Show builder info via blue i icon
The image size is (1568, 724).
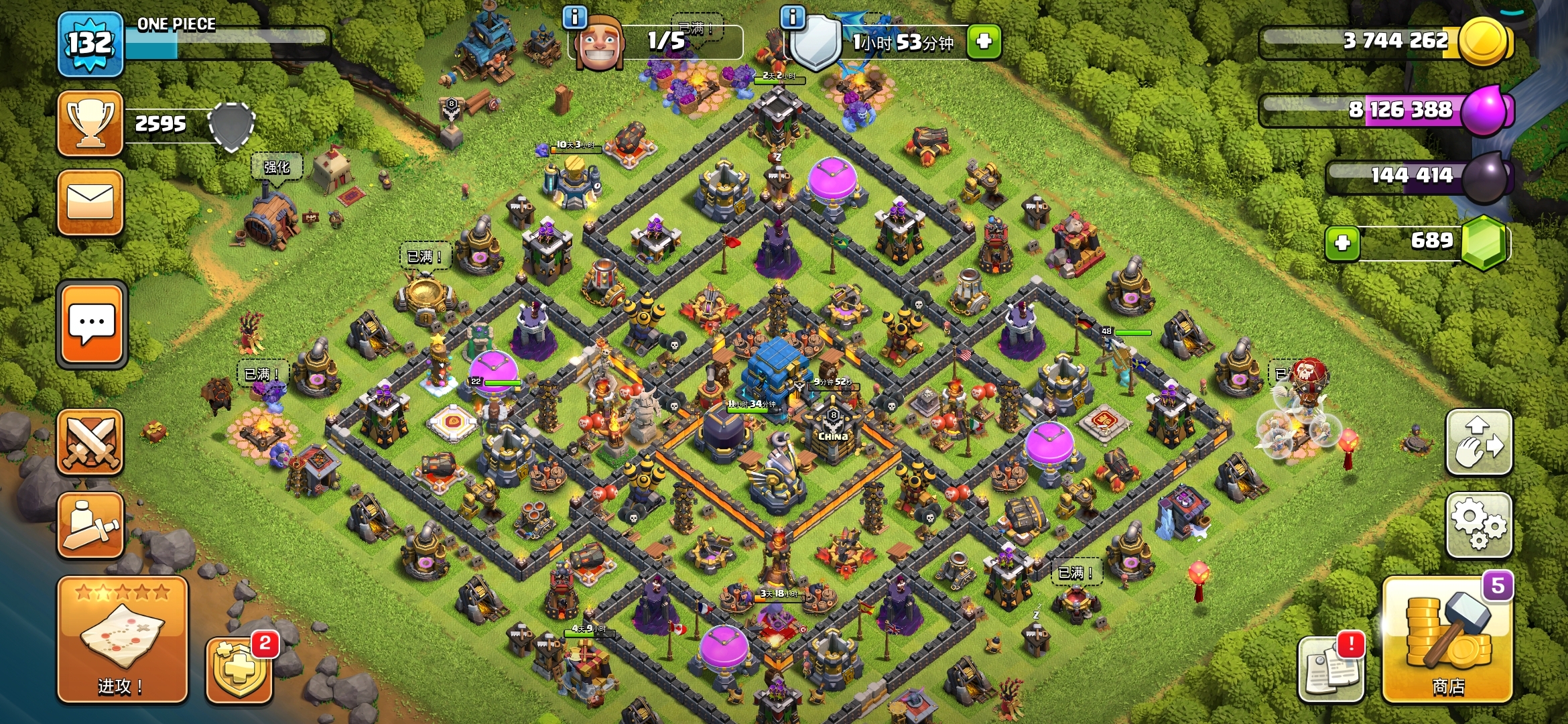[575, 17]
